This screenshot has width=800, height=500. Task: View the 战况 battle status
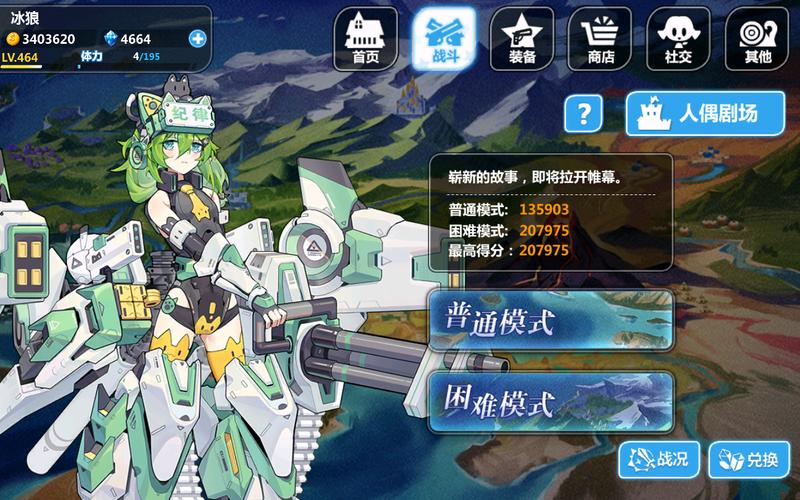pyautogui.click(x=658, y=460)
